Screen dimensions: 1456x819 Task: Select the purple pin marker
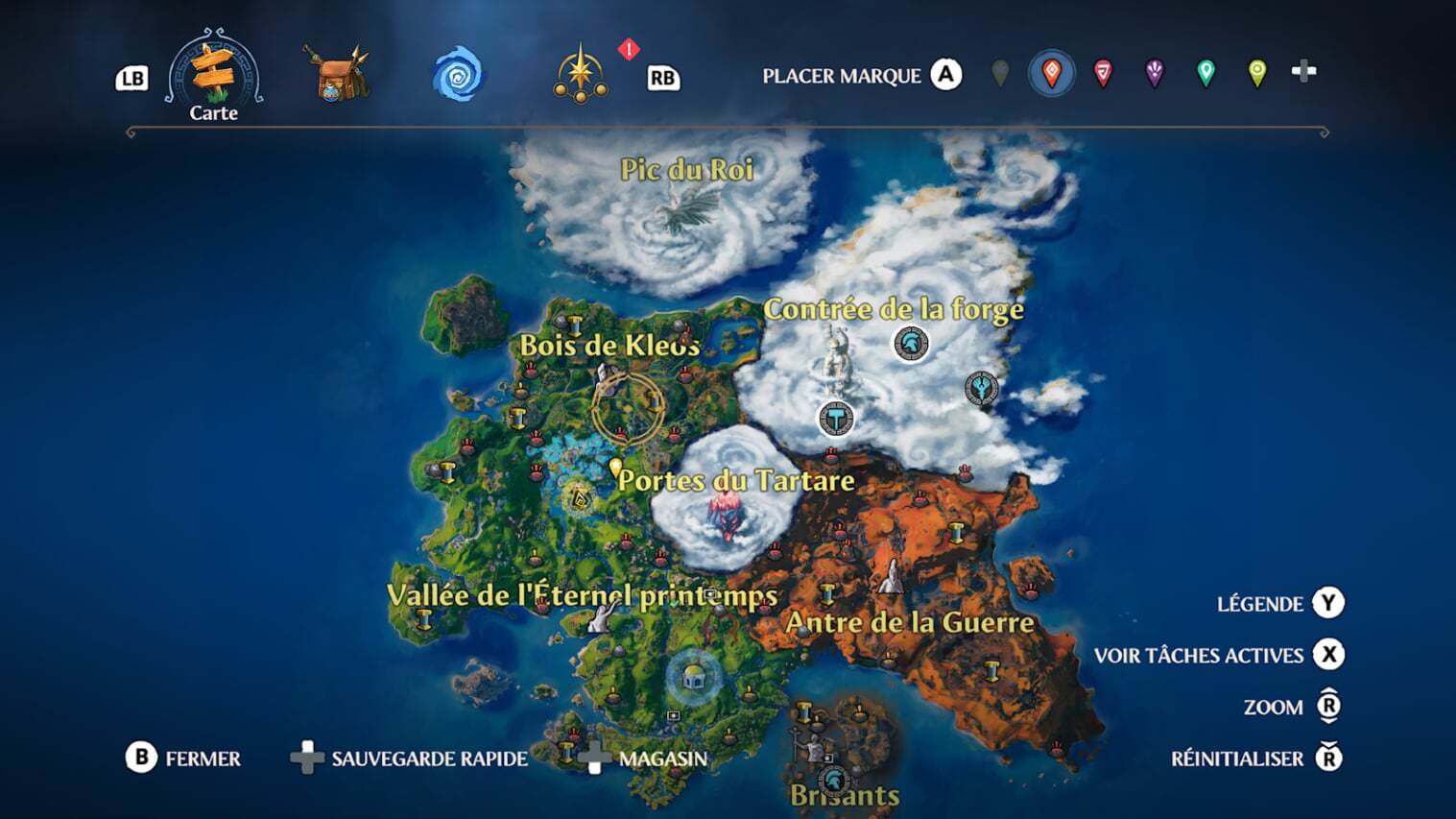(x=1155, y=73)
